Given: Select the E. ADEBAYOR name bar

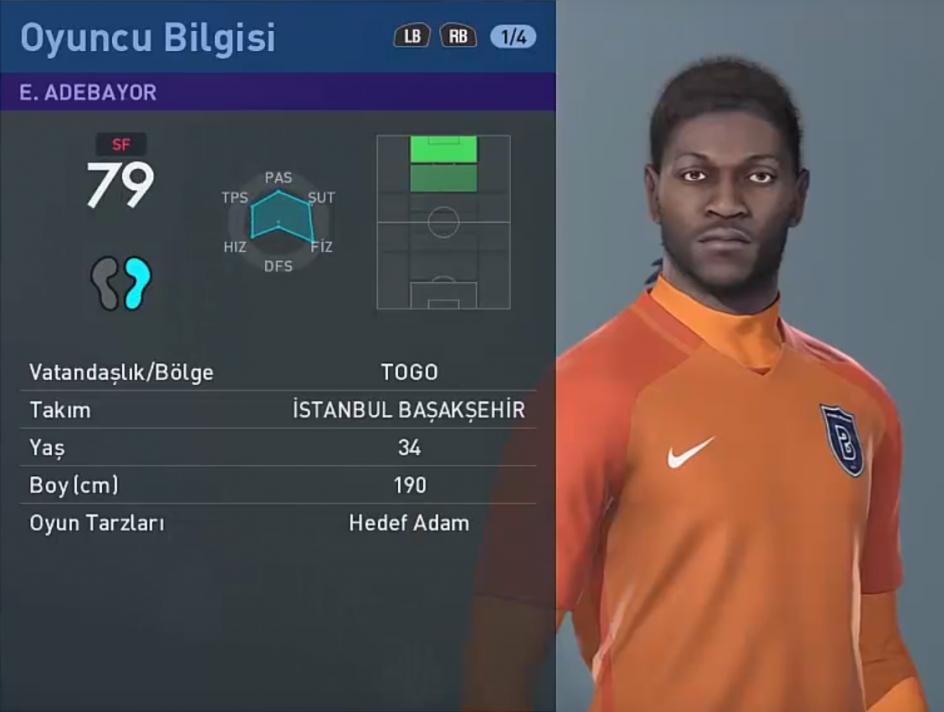Looking at the screenshot, I should click(x=278, y=92).
